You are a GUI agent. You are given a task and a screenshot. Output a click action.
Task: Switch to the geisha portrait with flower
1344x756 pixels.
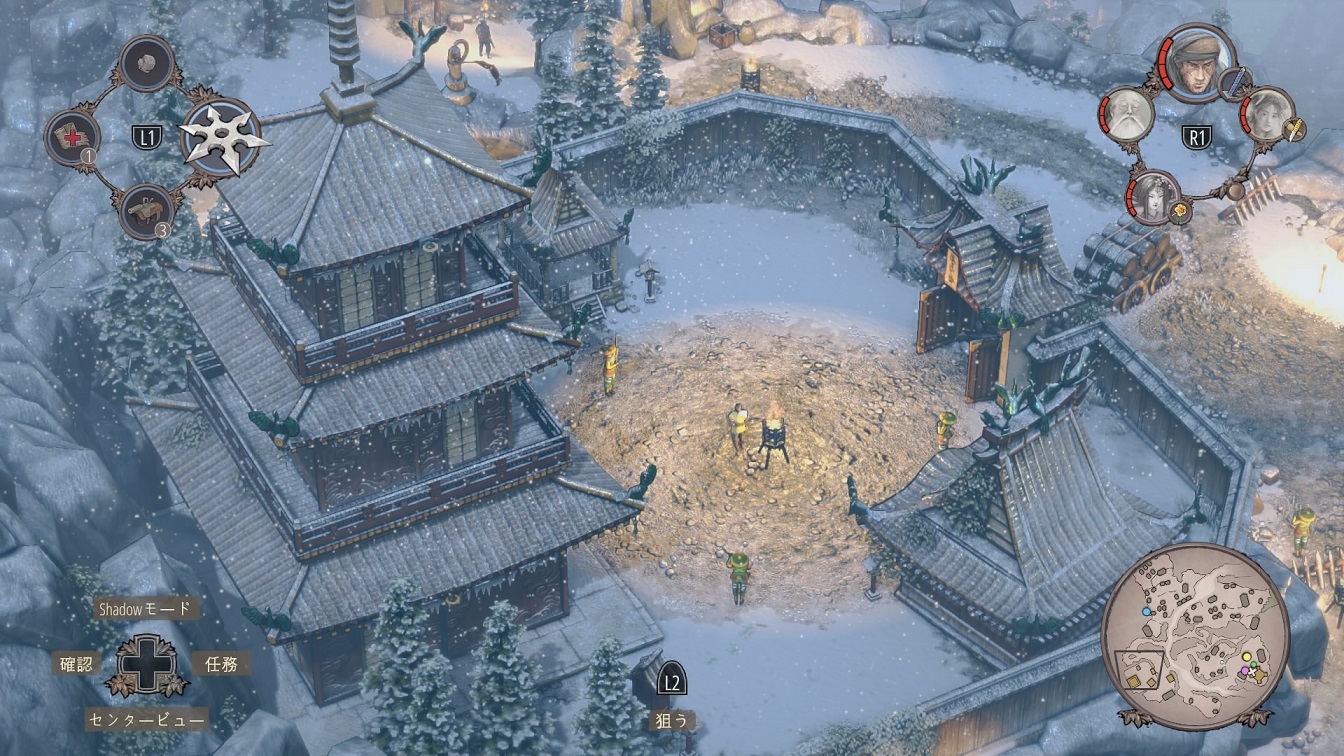(x=1153, y=193)
